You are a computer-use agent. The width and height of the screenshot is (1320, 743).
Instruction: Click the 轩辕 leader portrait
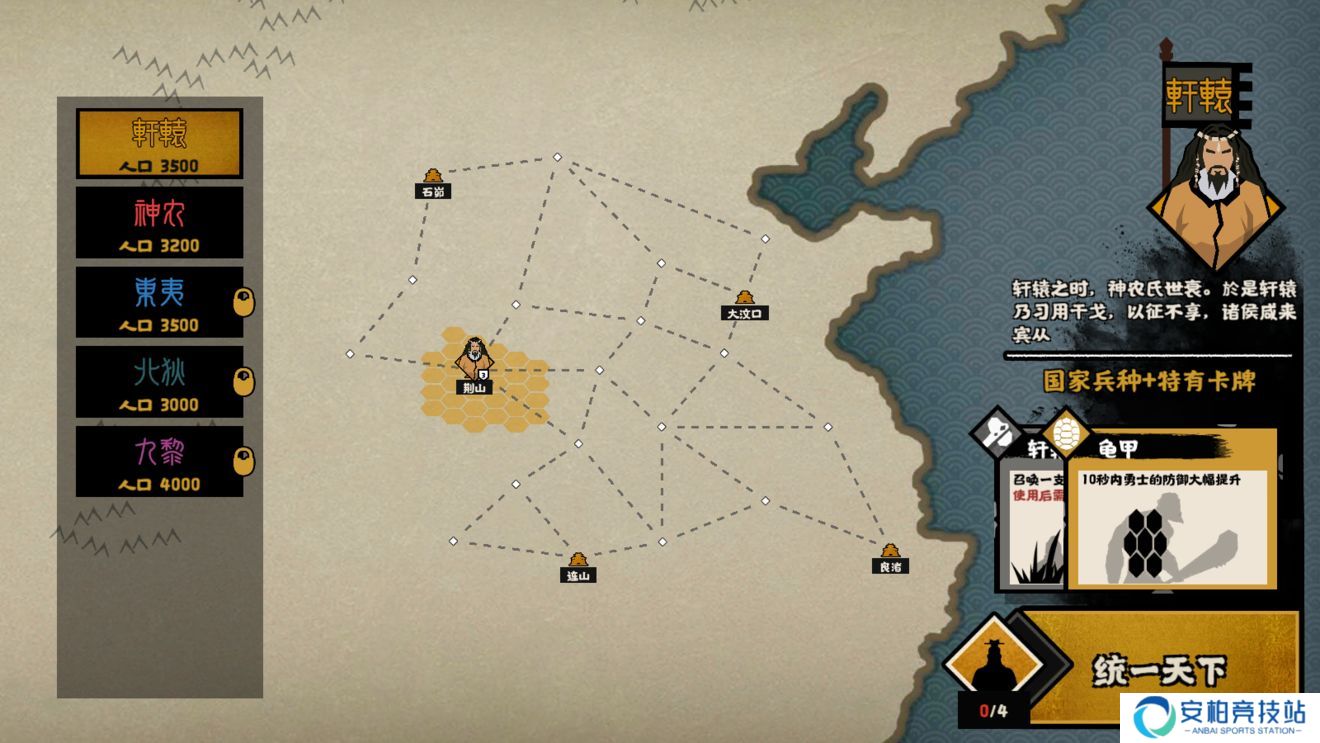pyautogui.click(x=1216, y=195)
